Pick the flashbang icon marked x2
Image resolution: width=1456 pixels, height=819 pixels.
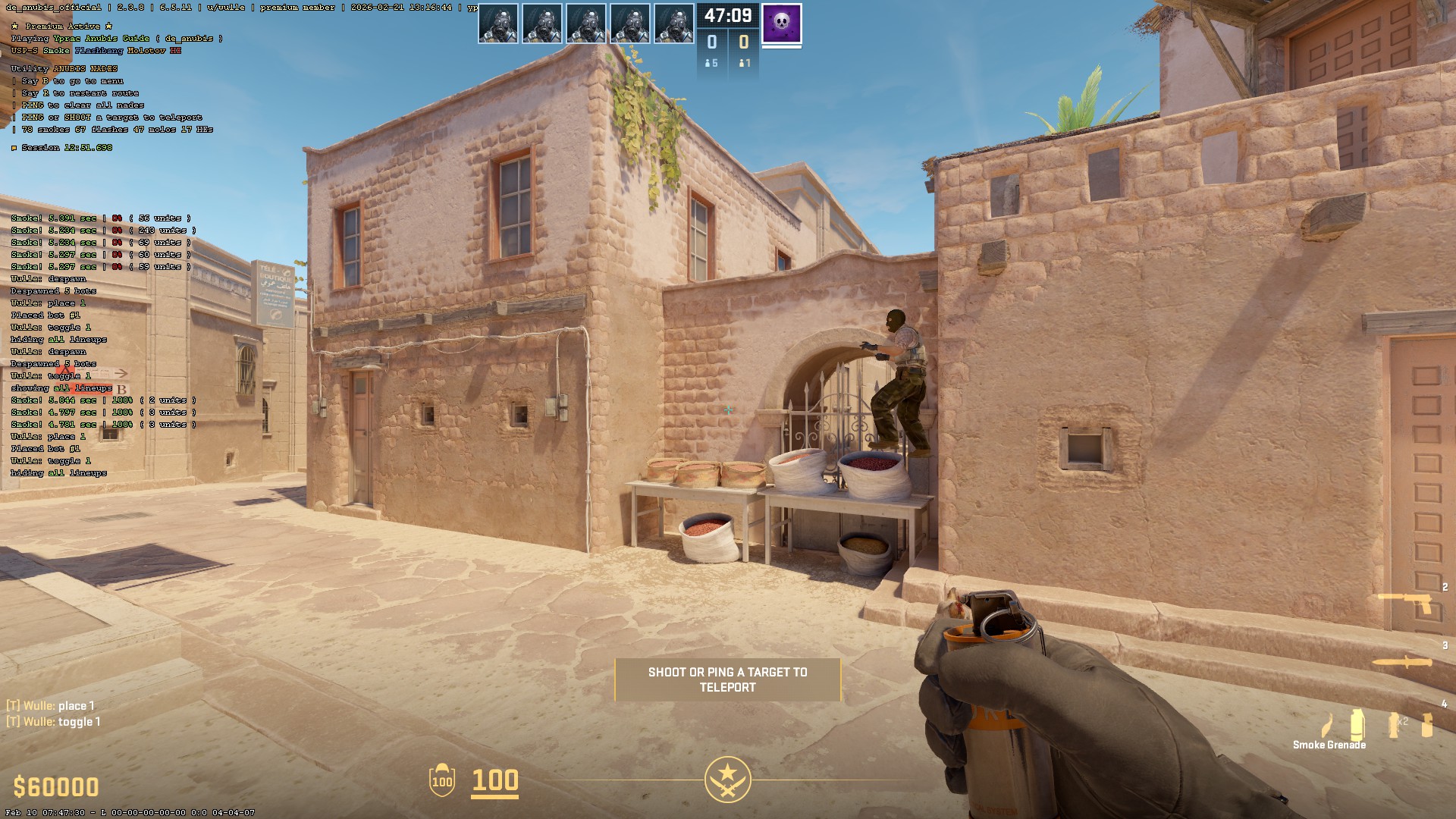(x=1395, y=724)
